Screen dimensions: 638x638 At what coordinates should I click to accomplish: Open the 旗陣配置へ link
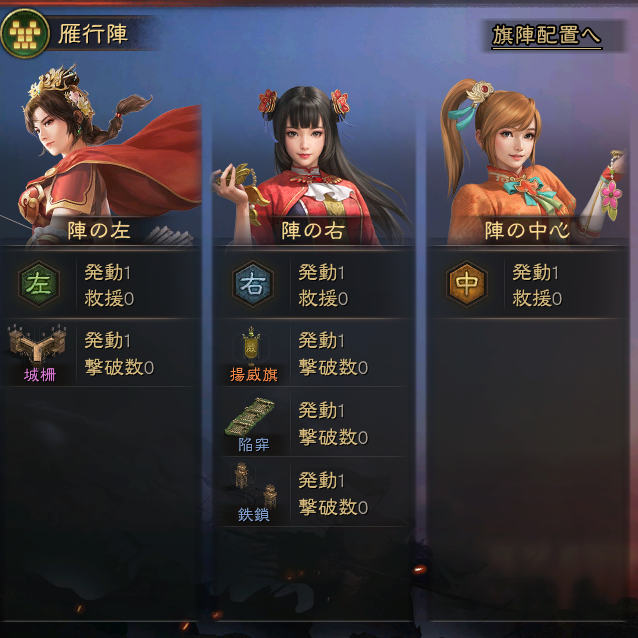click(546, 35)
